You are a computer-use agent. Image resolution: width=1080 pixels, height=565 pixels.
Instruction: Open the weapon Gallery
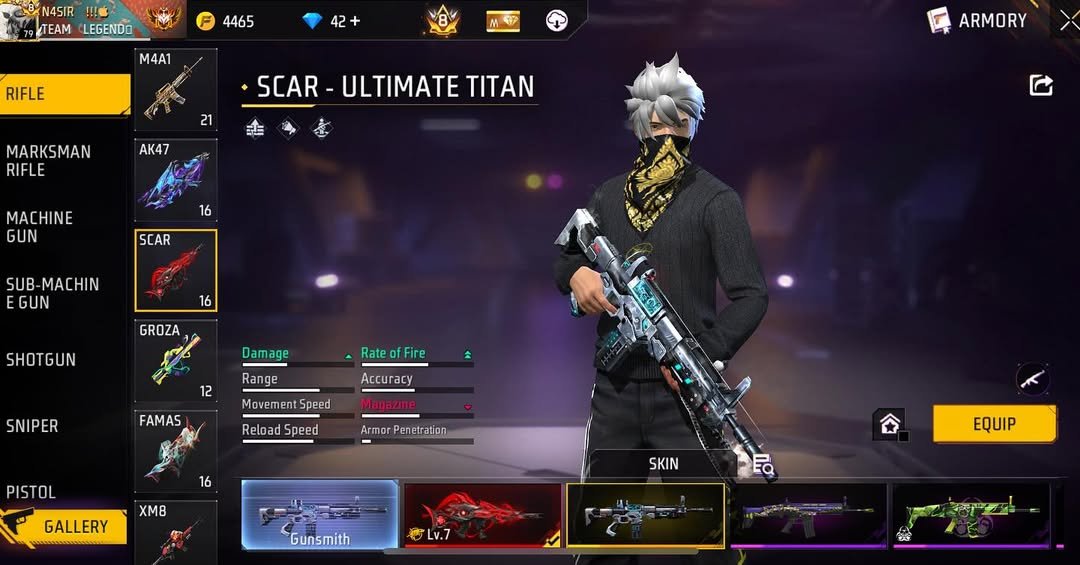(x=65, y=526)
